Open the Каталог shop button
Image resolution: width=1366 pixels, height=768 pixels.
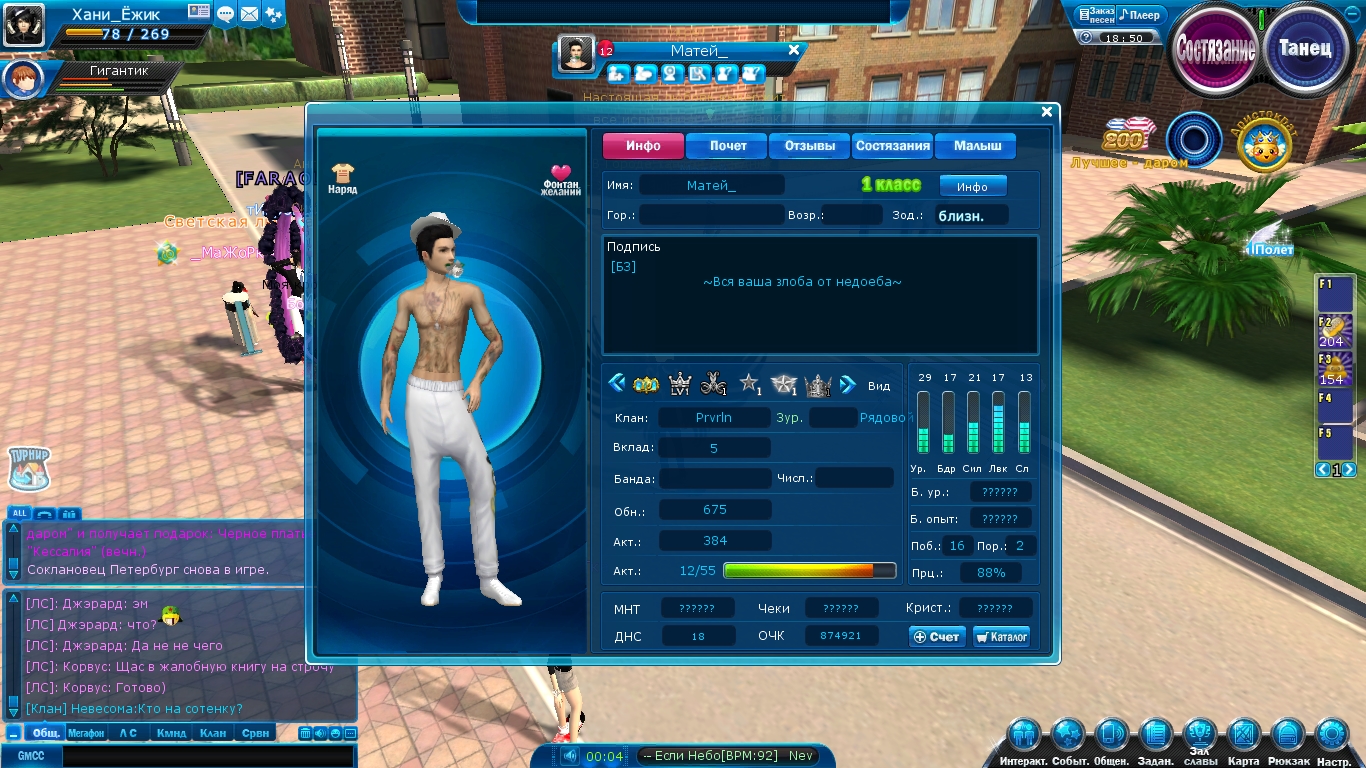point(1001,637)
